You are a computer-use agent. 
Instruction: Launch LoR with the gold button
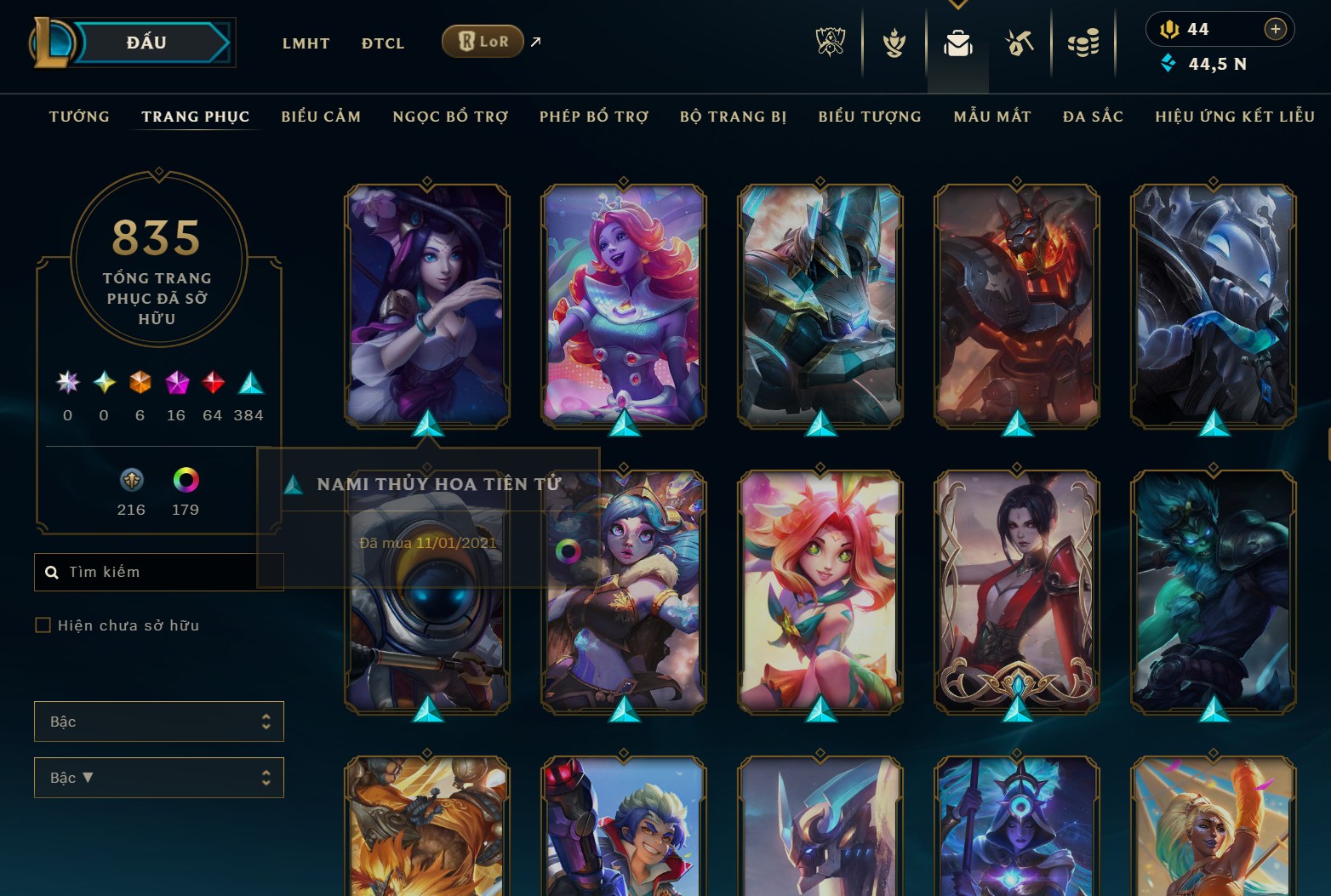click(483, 40)
